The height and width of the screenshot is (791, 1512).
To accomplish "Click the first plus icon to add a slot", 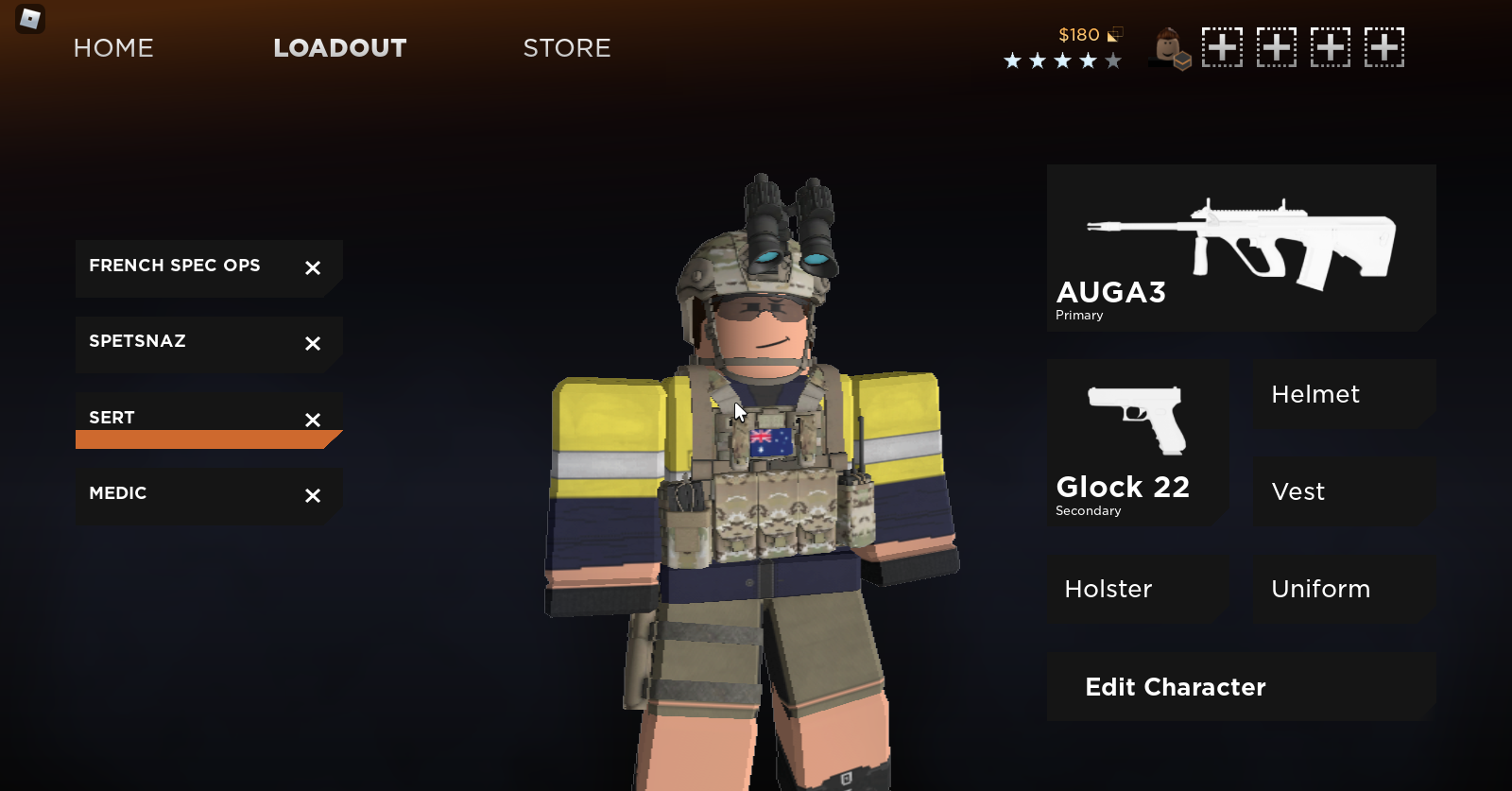I will point(1222,47).
